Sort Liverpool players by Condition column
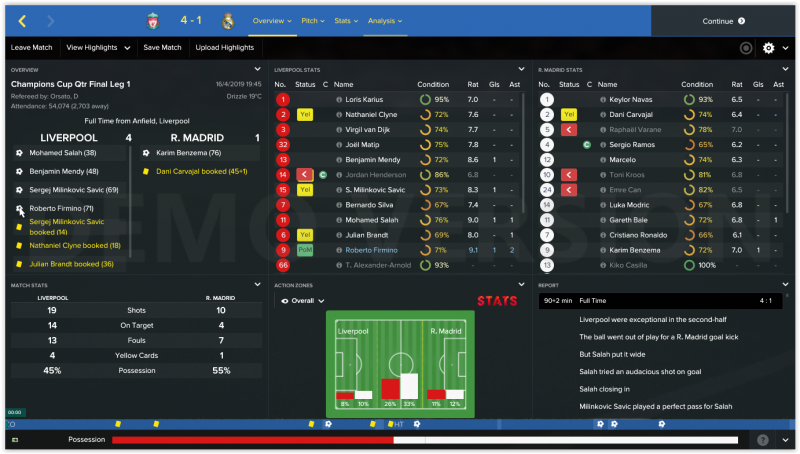Viewport: 800px width, 454px height. pos(432,85)
